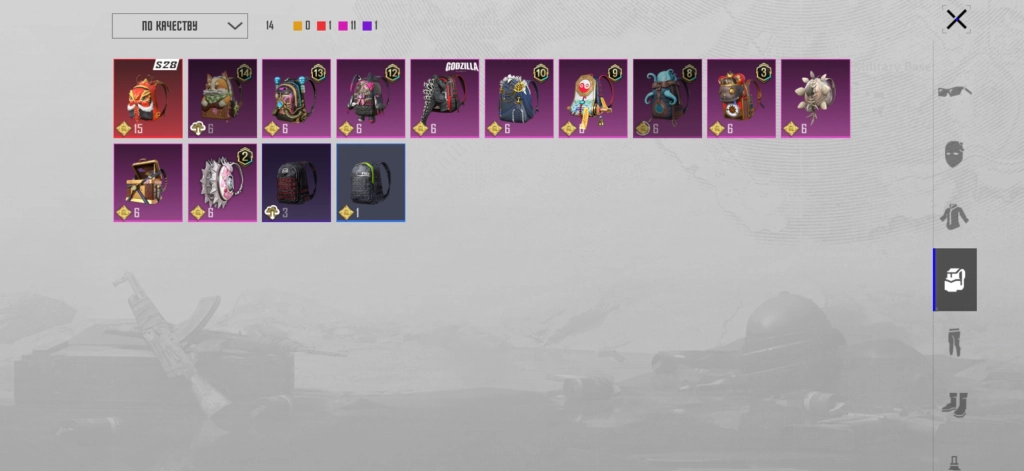
Task: Choose the grey backpack with green trim
Action: click(370, 182)
